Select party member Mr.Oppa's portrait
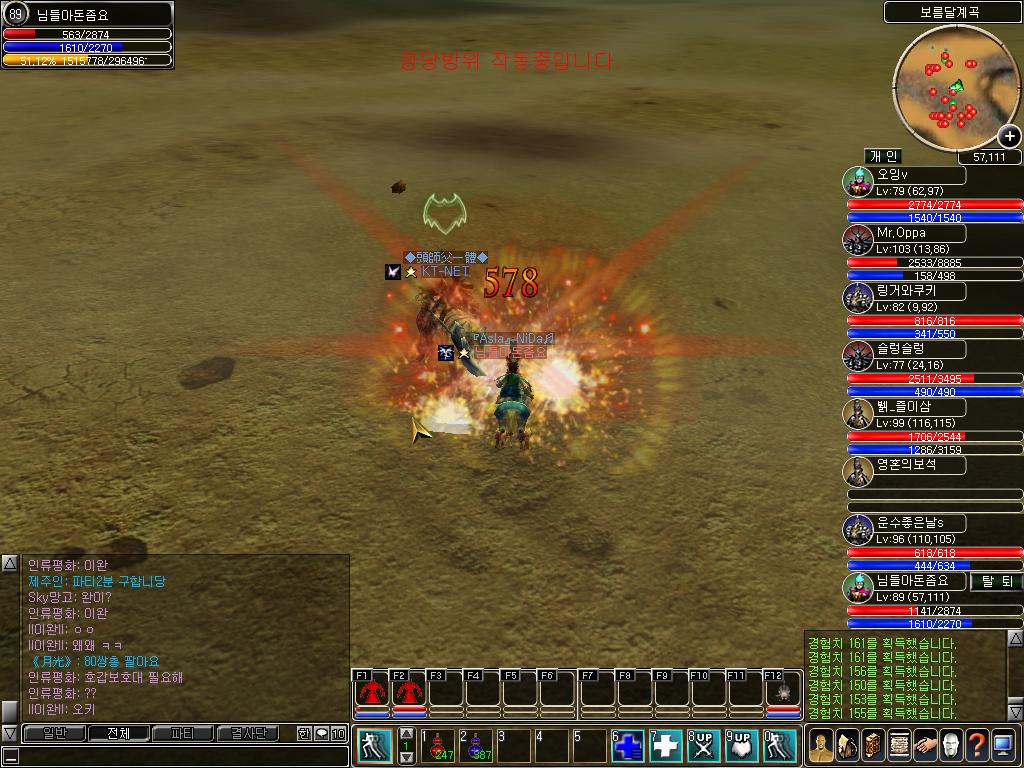The width and height of the screenshot is (1024, 768). click(x=858, y=241)
